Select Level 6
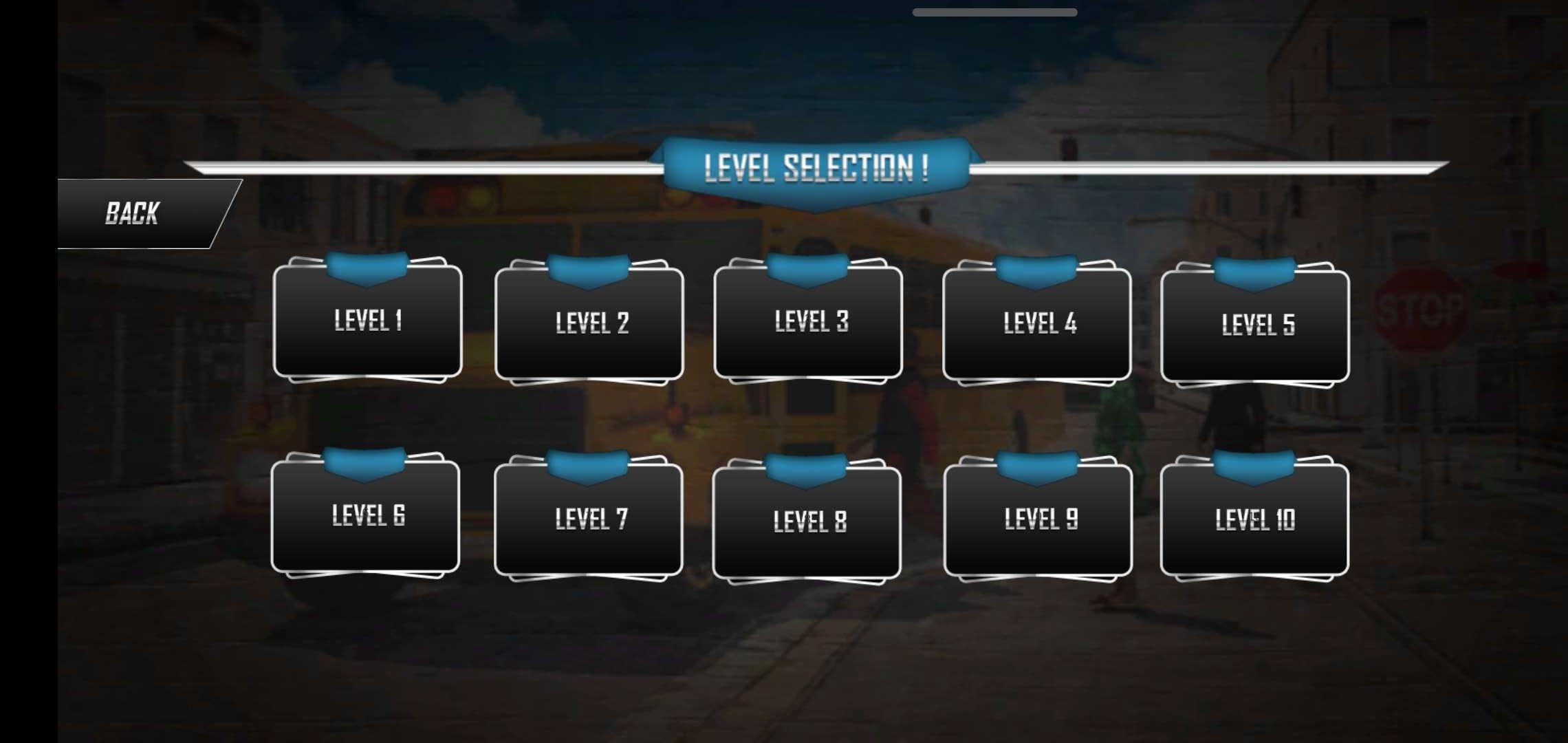1568x743 pixels. click(367, 517)
